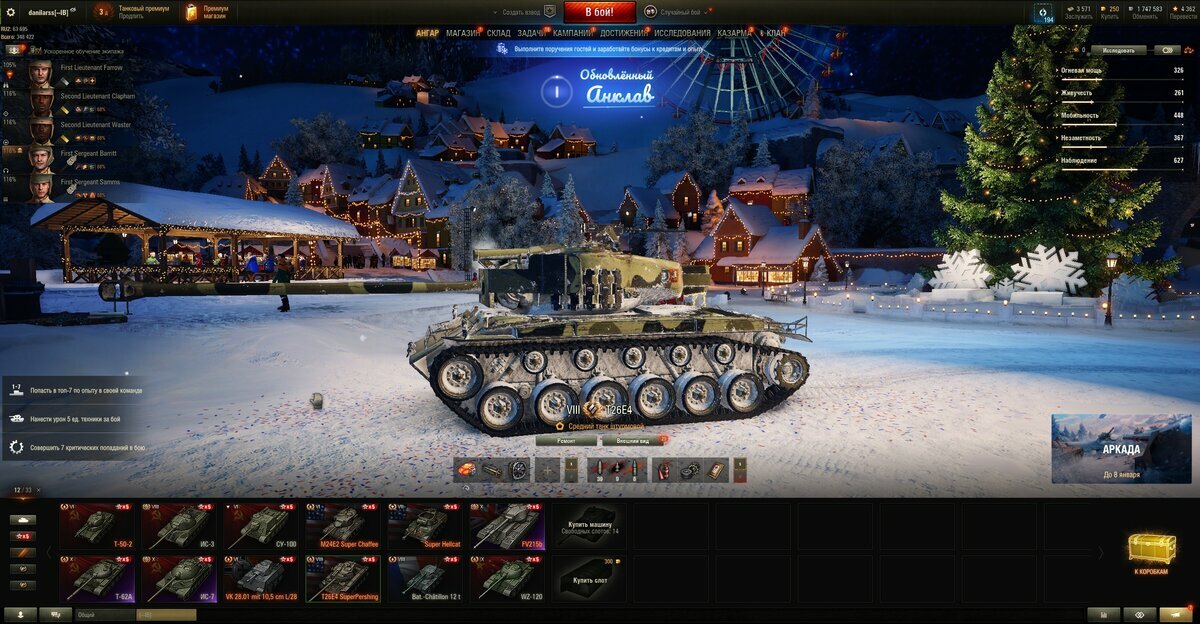Click «Купить машину» to buy a vehicle

tap(590, 526)
